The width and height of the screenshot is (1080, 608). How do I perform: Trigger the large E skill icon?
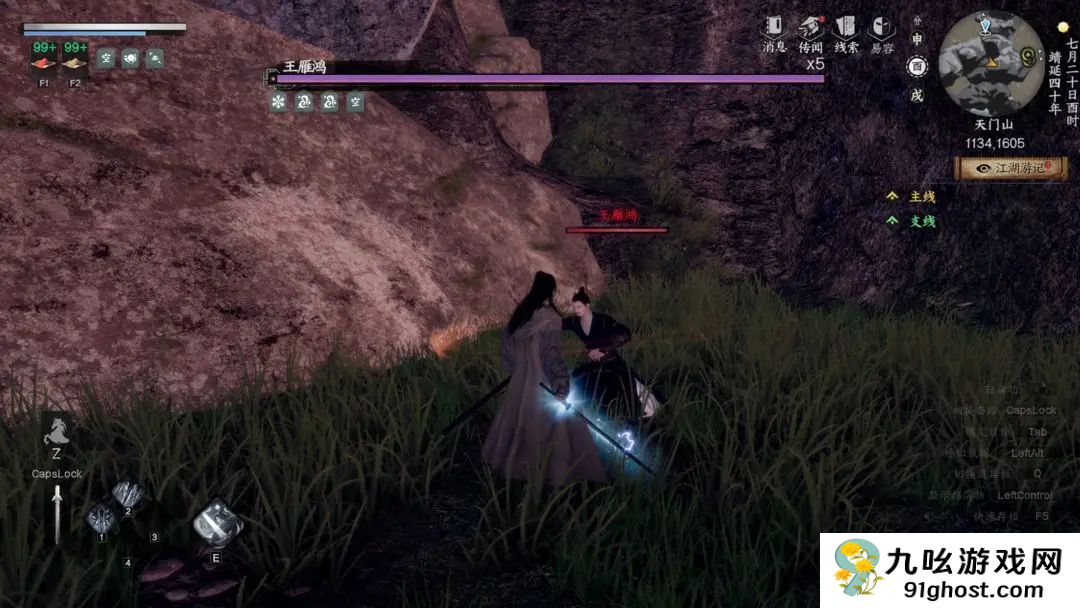point(216,524)
